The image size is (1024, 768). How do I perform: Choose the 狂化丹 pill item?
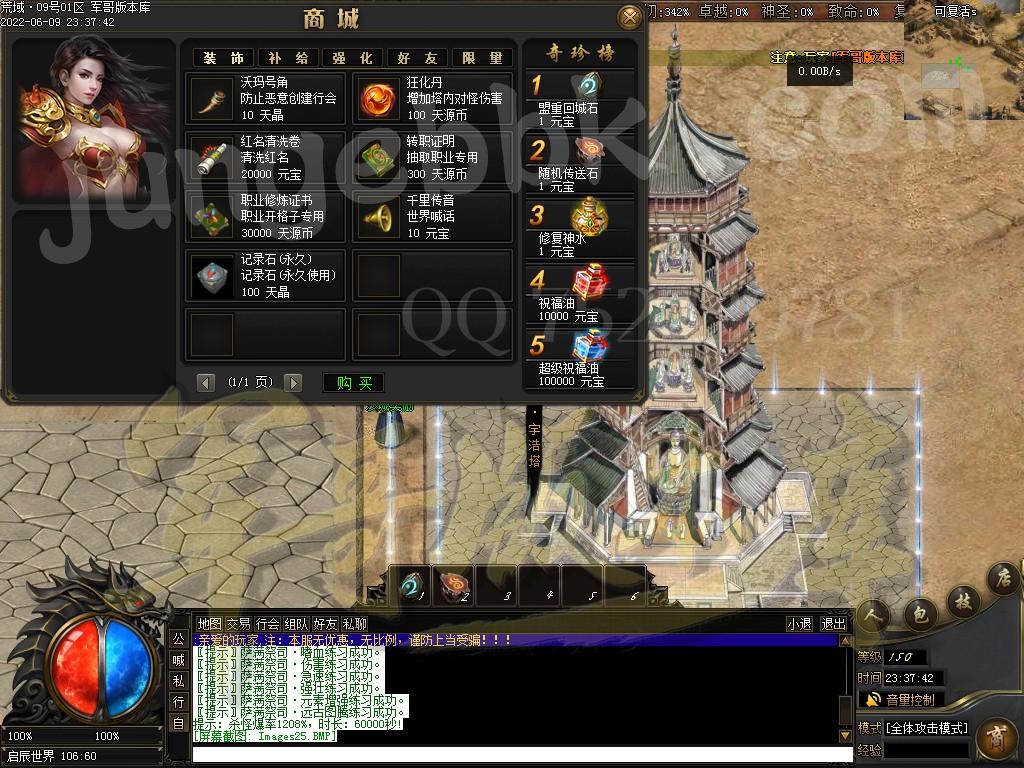[x=432, y=98]
